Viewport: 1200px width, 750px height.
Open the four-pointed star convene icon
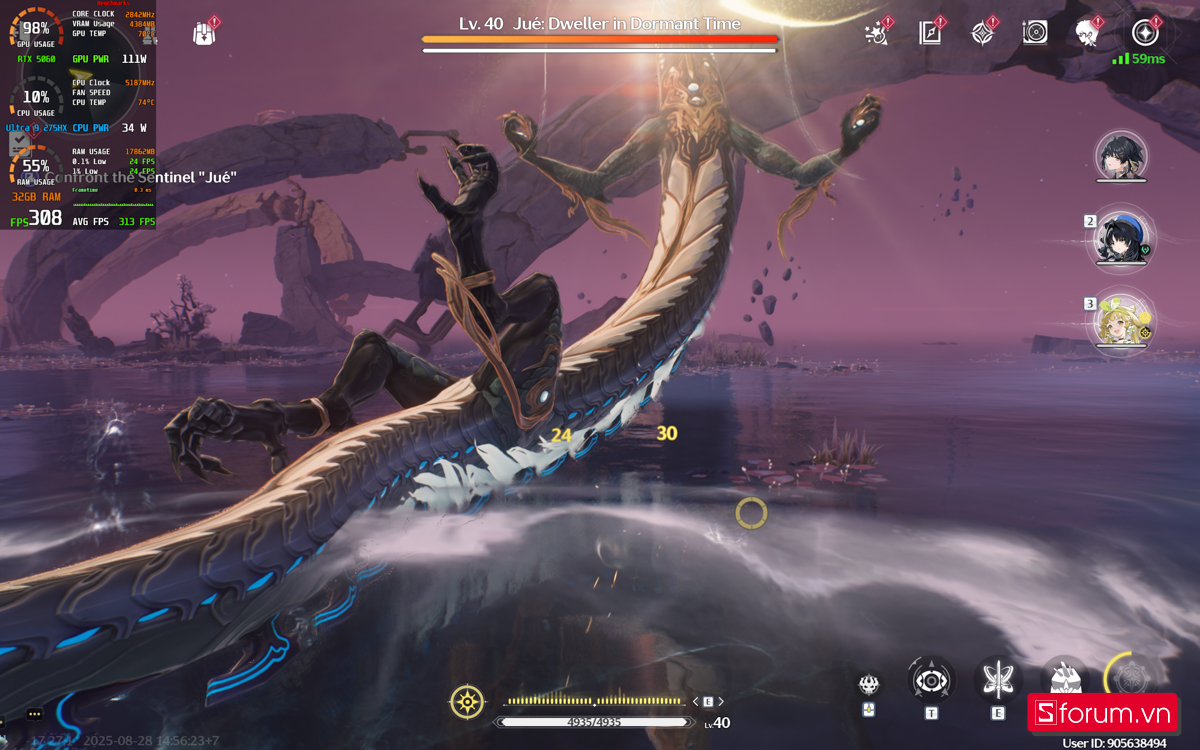point(982,32)
